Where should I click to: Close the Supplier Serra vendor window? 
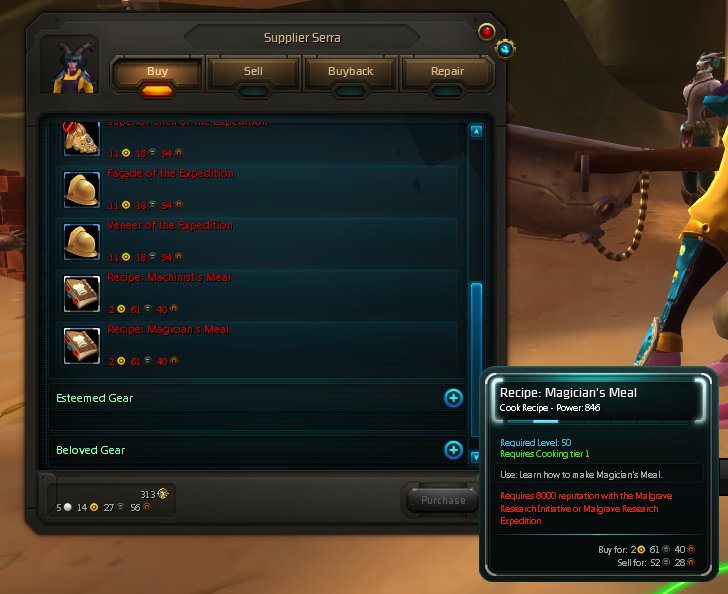point(487,31)
